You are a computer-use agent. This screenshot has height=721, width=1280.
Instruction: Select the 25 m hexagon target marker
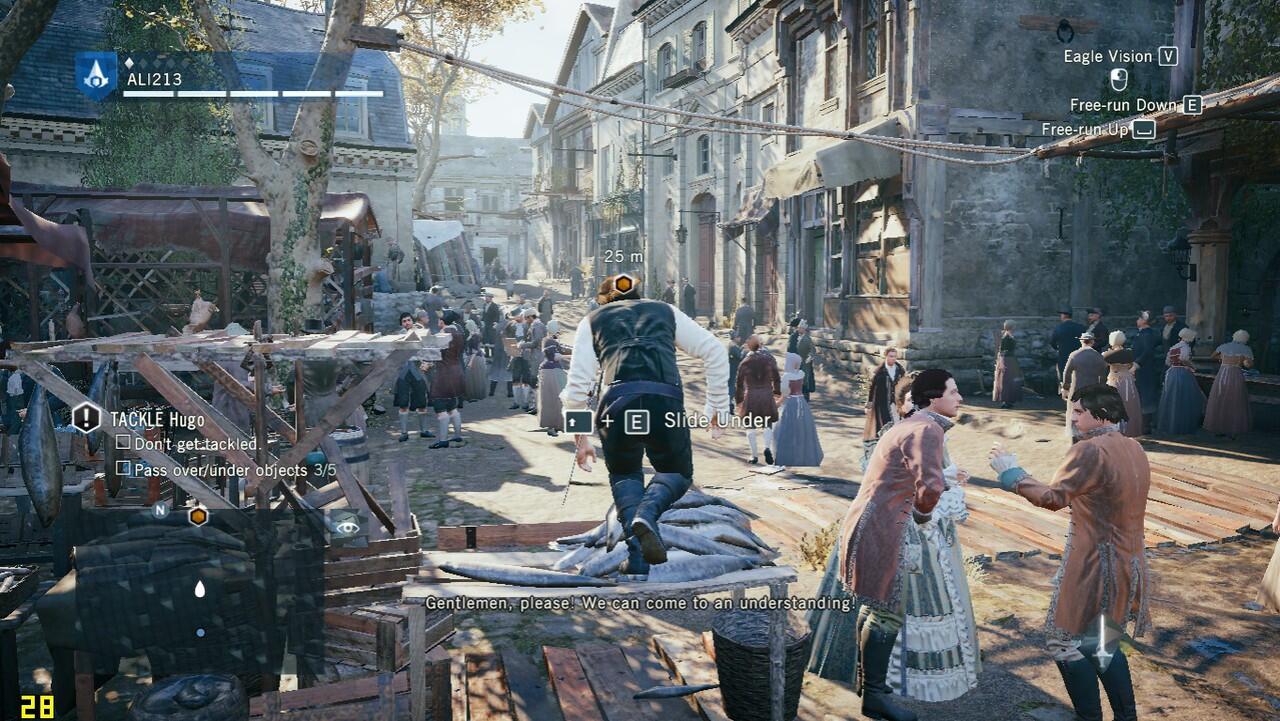(x=622, y=283)
